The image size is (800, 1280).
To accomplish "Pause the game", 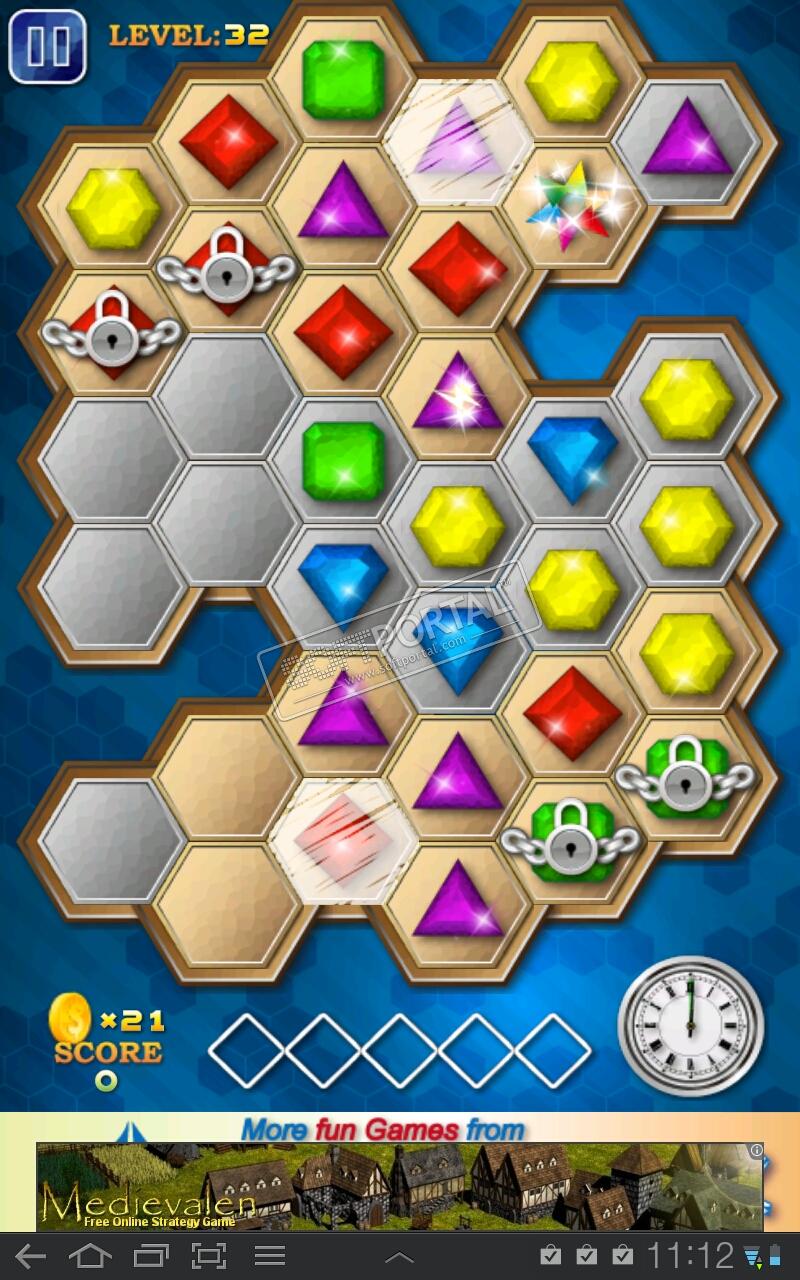I will tap(46, 46).
